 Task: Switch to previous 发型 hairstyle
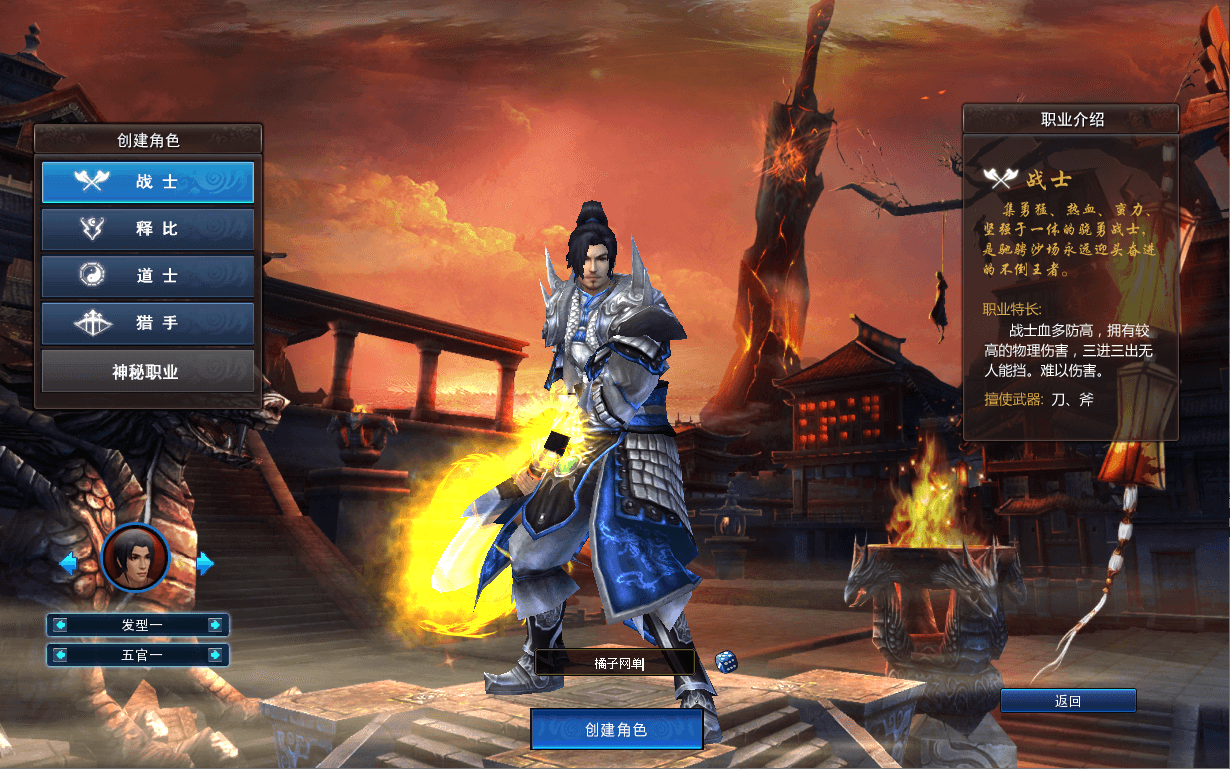[61, 625]
